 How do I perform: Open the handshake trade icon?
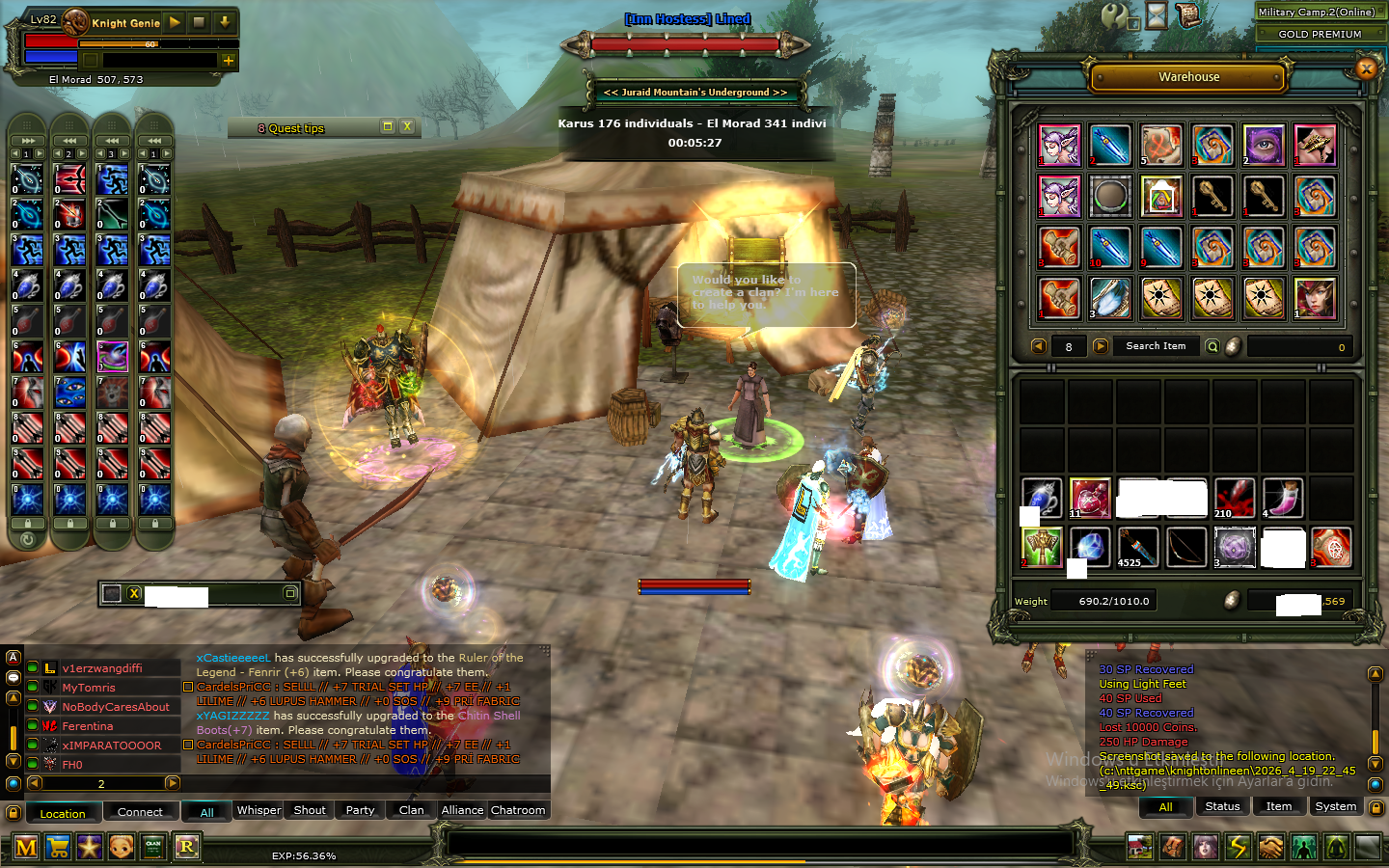[x=1272, y=847]
